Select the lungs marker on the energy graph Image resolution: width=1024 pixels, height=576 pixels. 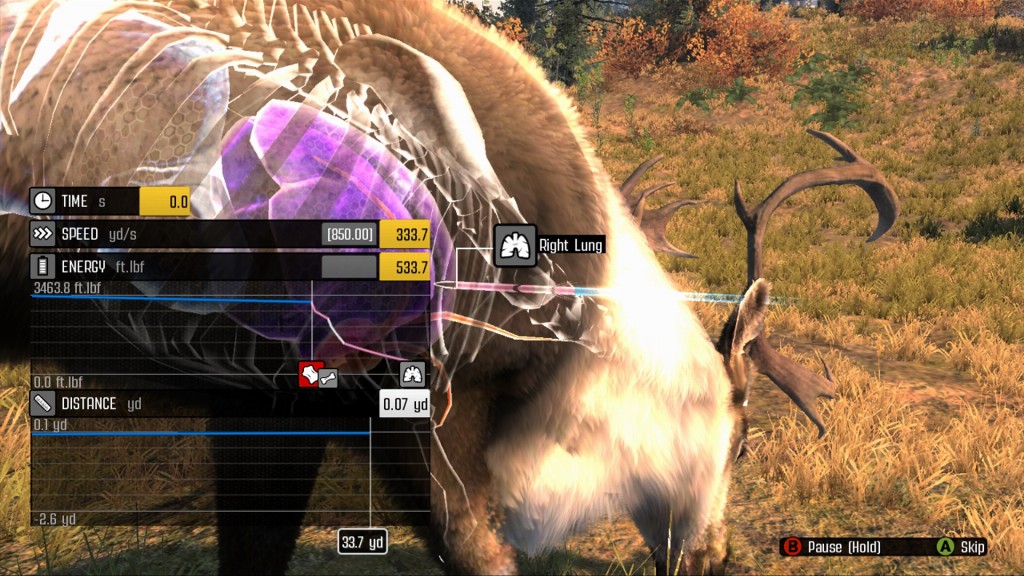(413, 375)
